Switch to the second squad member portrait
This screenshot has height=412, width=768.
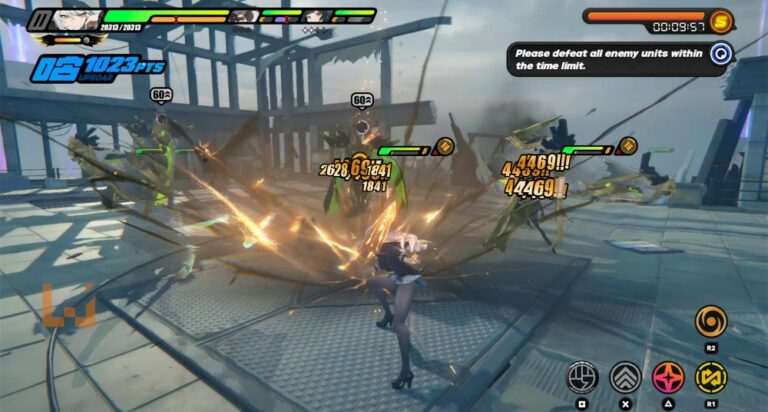click(x=243, y=16)
